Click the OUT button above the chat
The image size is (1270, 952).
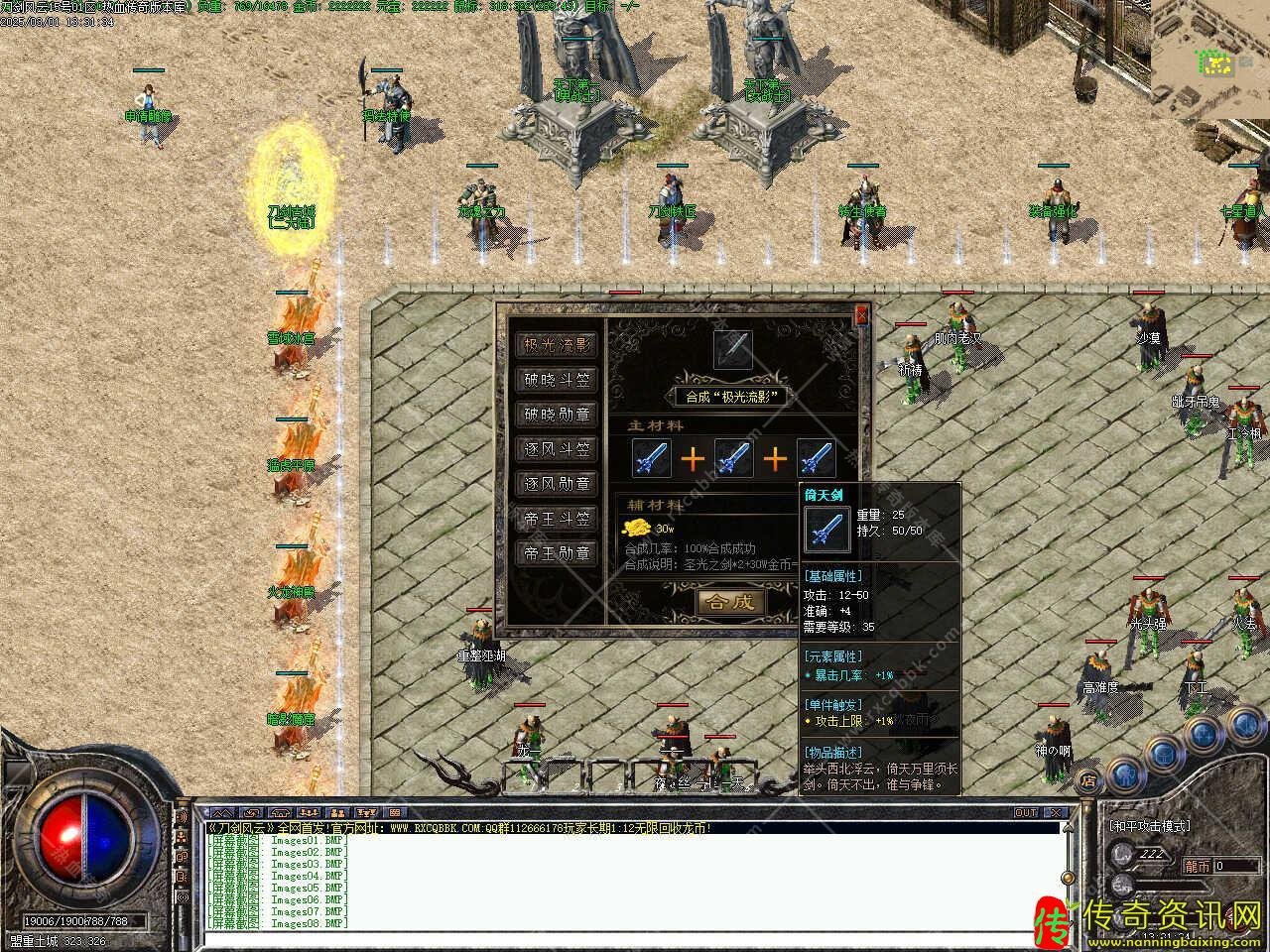point(1026,812)
